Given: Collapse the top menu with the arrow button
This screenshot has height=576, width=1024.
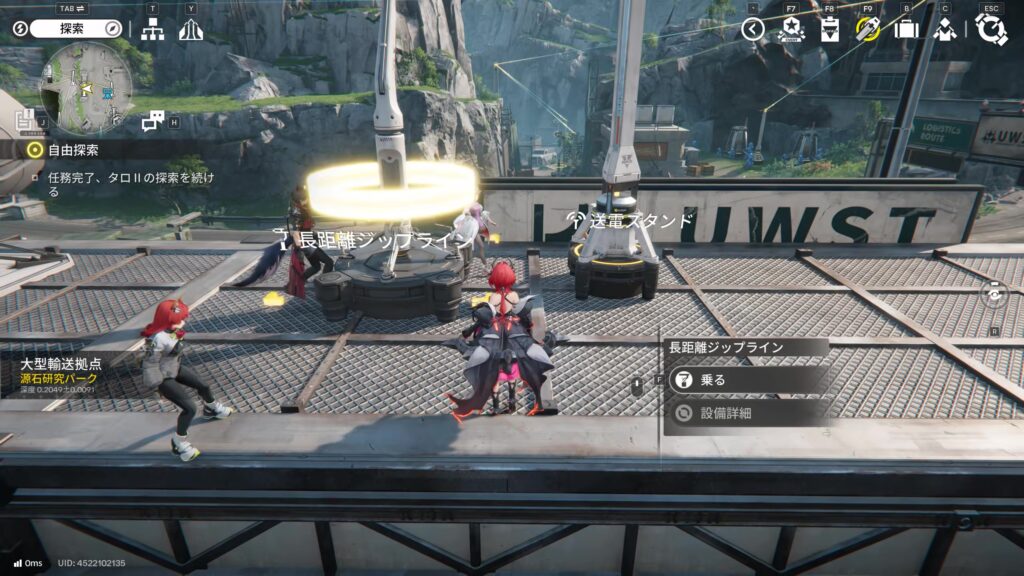Looking at the screenshot, I should pyautogui.click(x=753, y=29).
